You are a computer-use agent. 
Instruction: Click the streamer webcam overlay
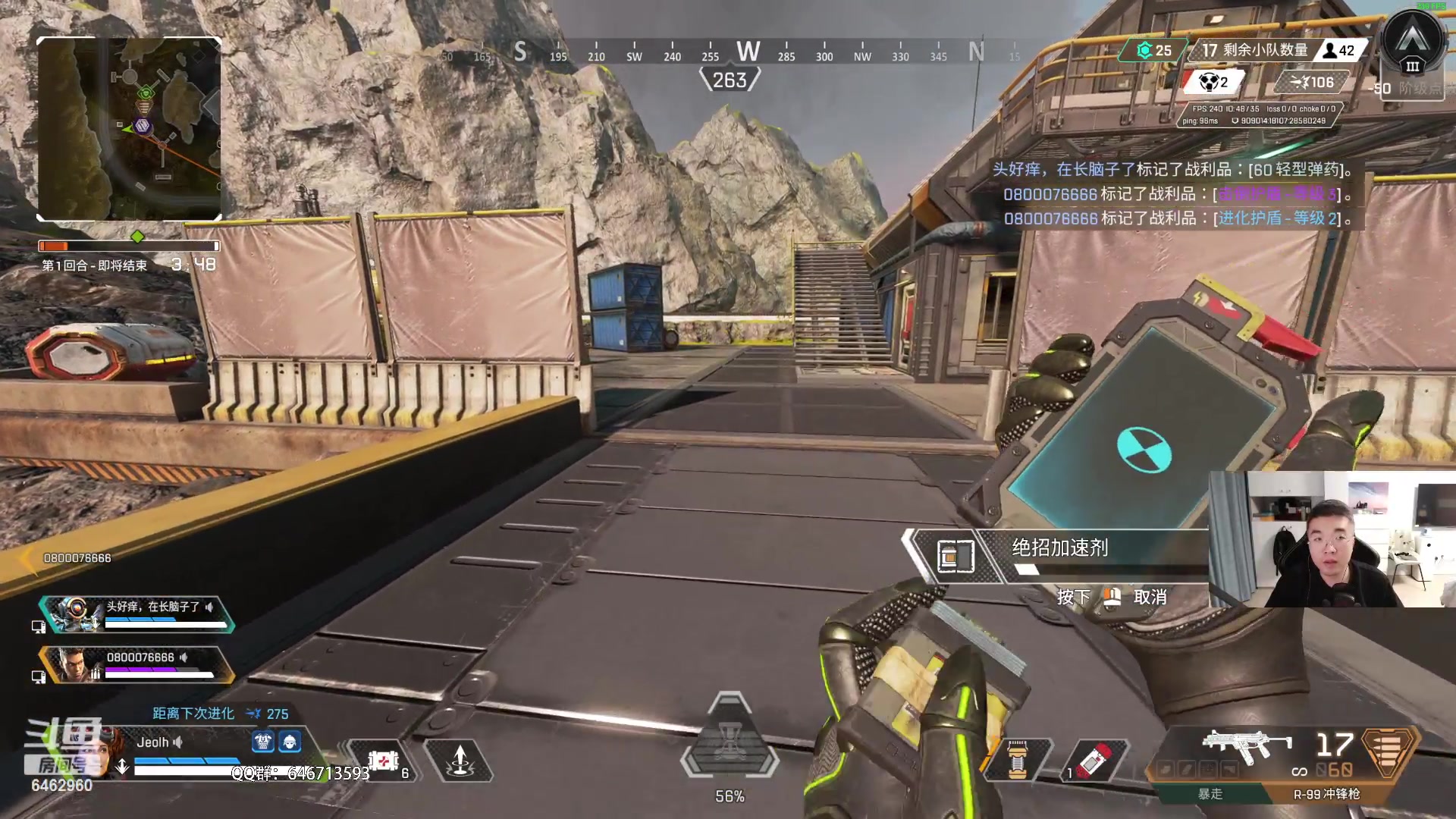click(x=1332, y=538)
